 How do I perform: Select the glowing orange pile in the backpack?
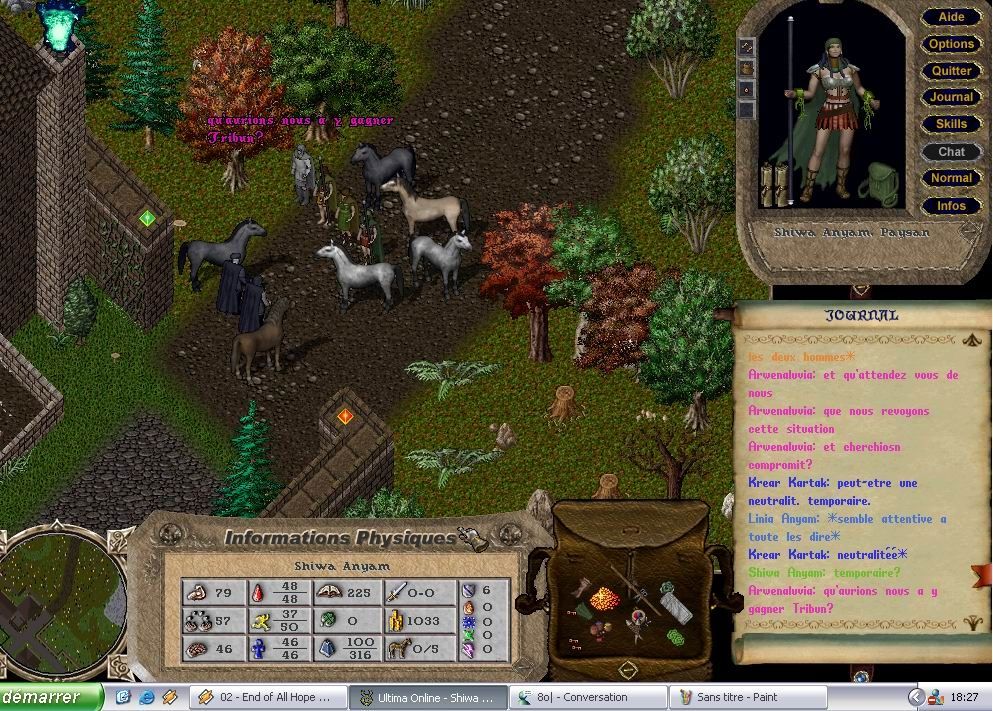(x=605, y=598)
